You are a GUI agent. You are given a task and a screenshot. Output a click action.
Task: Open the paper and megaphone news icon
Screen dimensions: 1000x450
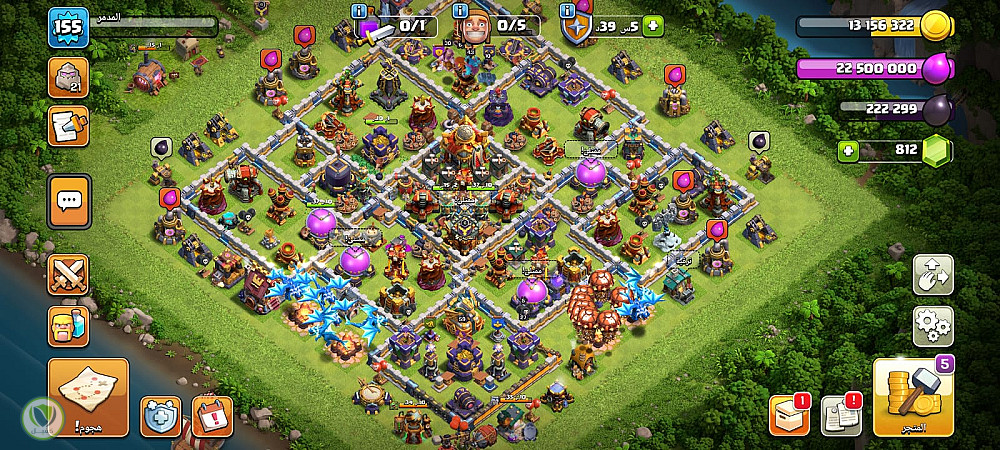pos(68,126)
